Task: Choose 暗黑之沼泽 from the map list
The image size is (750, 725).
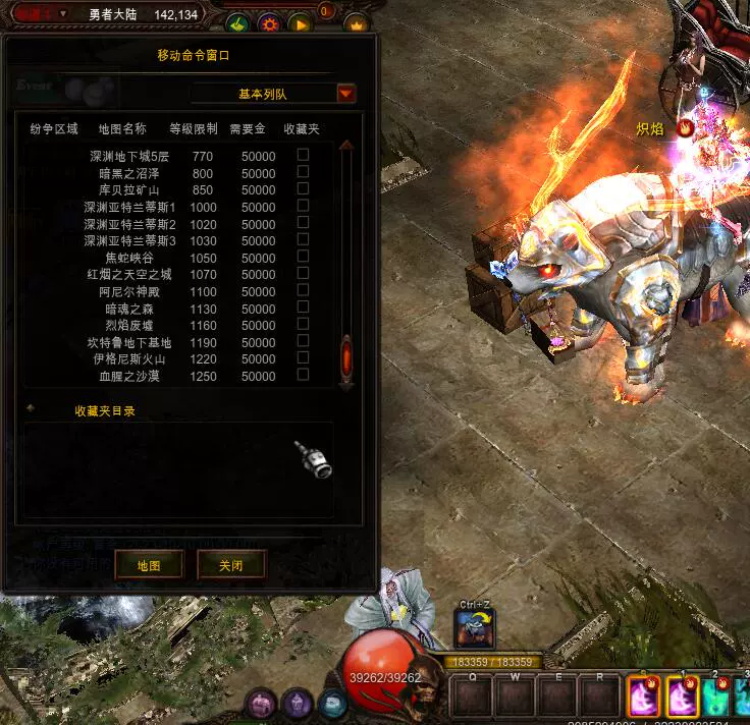Action: click(129, 173)
